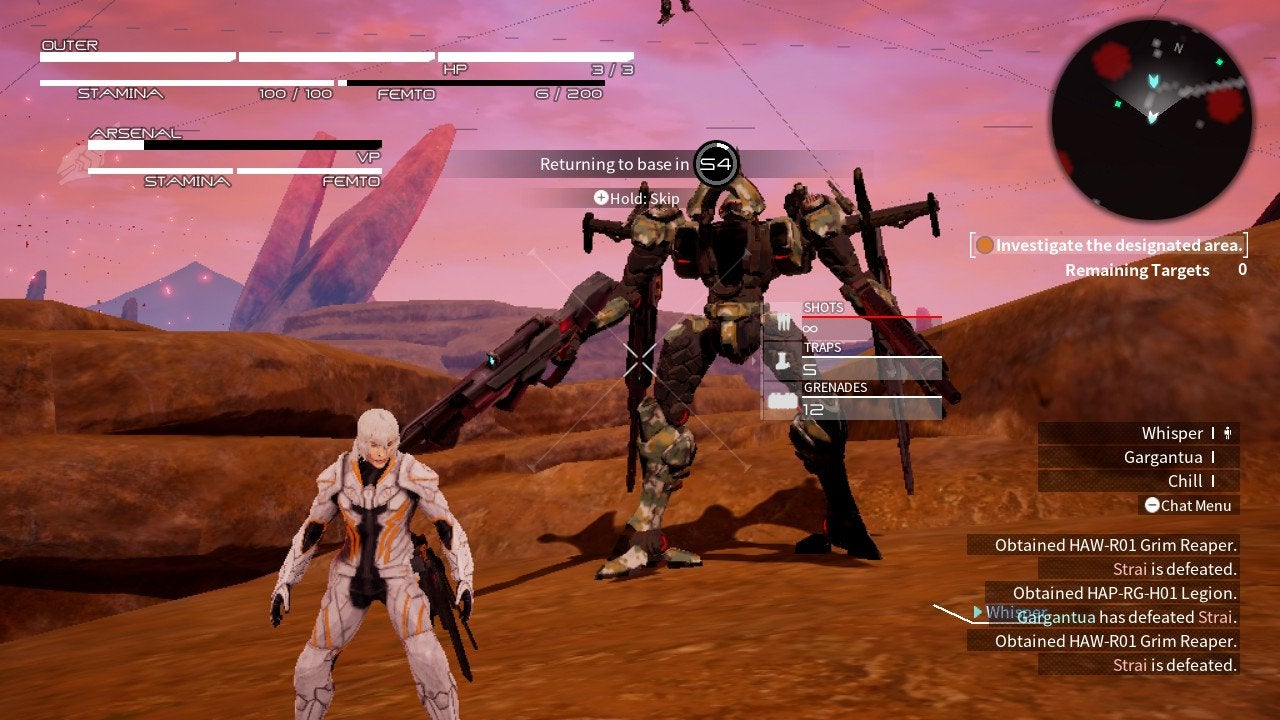The height and width of the screenshot is (720, 1280).
Task: Select the SHOTS ammo icon
Action: pyautogui.click(x=782, y=320)
